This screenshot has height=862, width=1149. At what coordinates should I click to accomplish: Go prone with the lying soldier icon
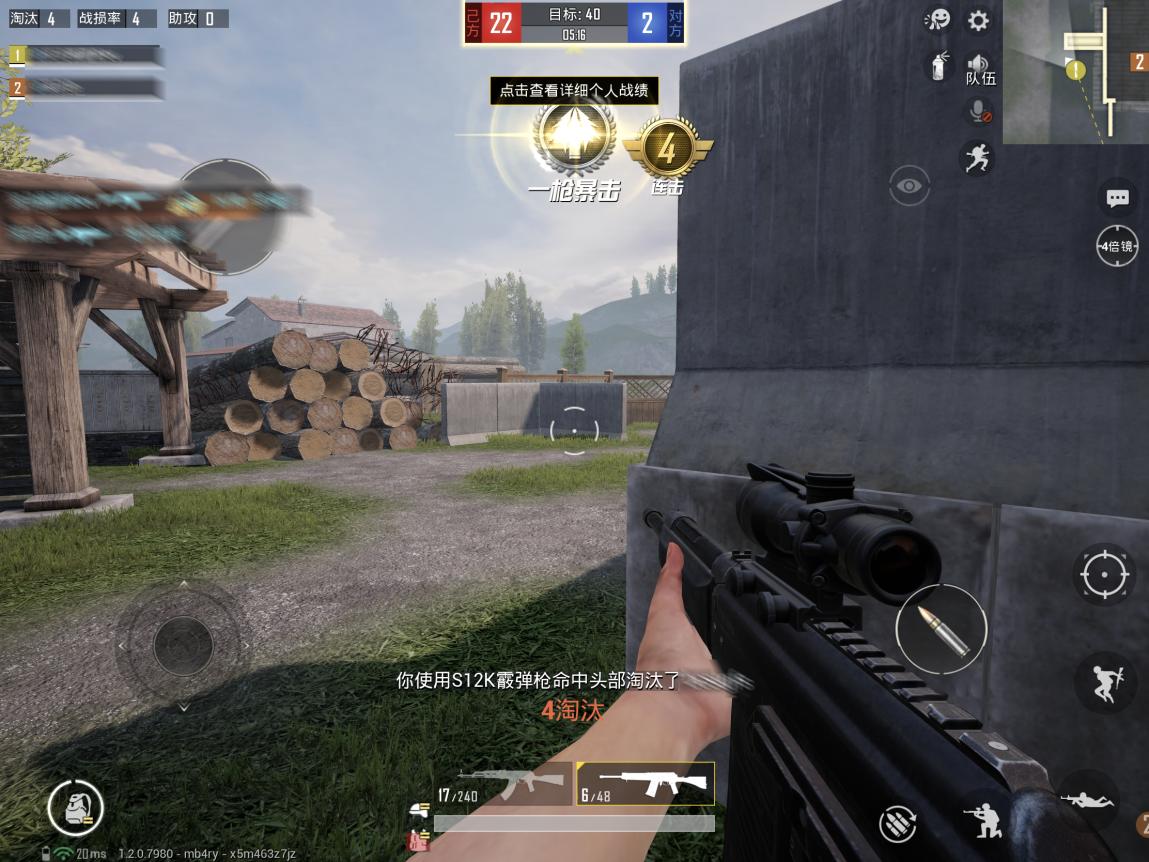[x=1088, y=799]
